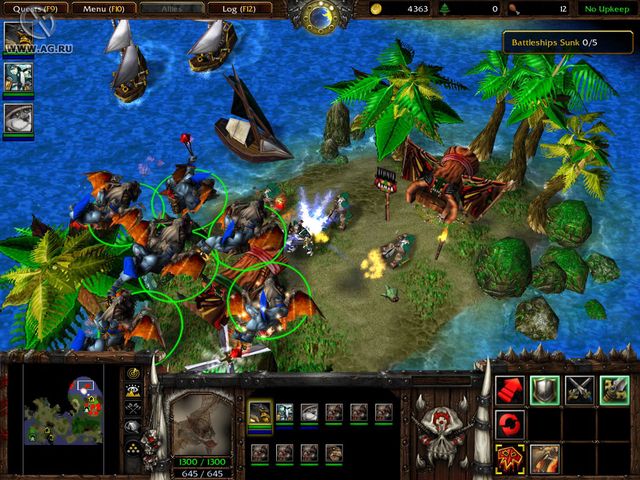This screenshot has height=480, width=640.
Task: Toggle the formation button beside the minimap
Action: (x=133, y=444)
